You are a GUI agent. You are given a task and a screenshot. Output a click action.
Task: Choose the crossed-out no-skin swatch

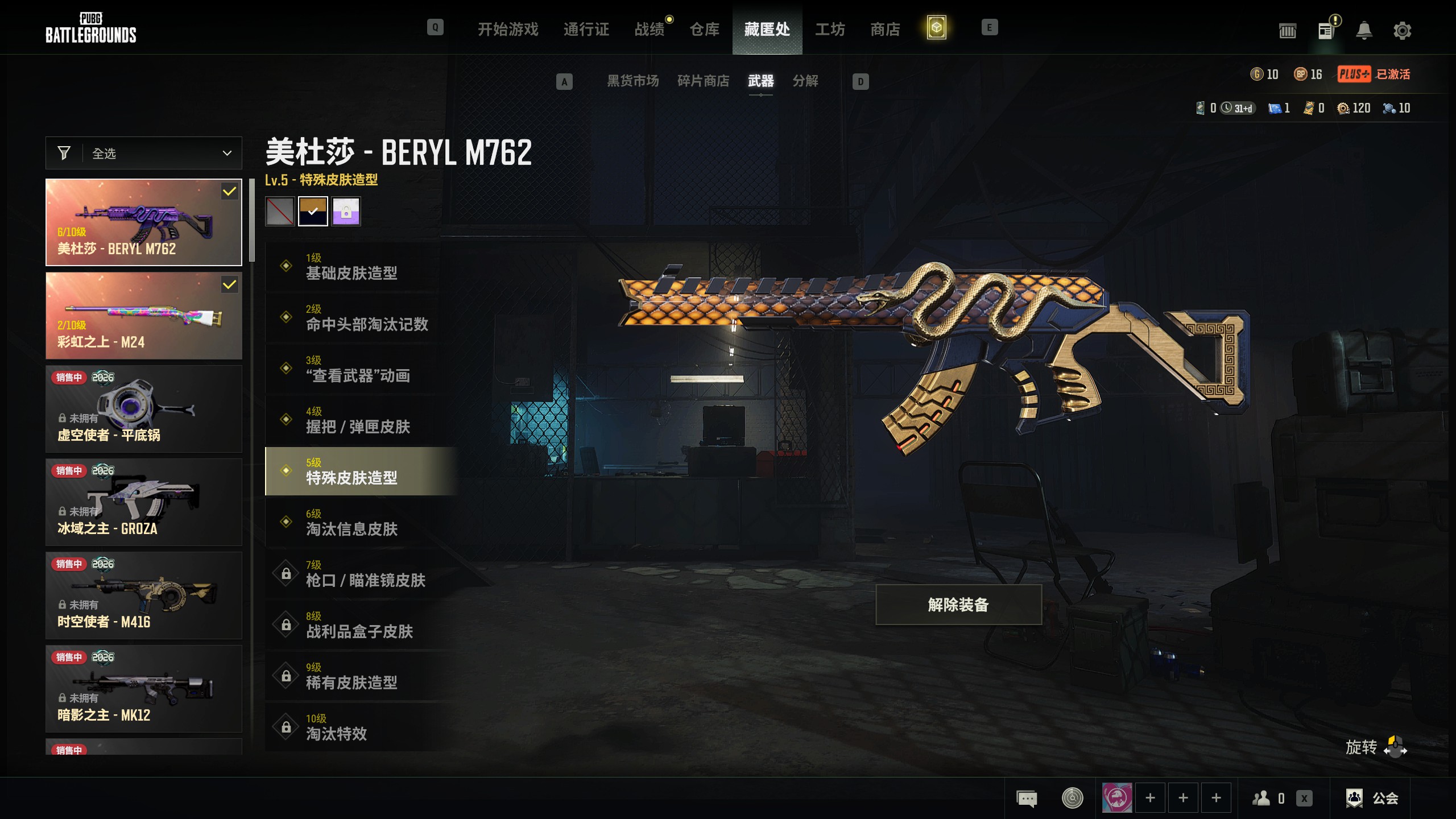point(280,212)
